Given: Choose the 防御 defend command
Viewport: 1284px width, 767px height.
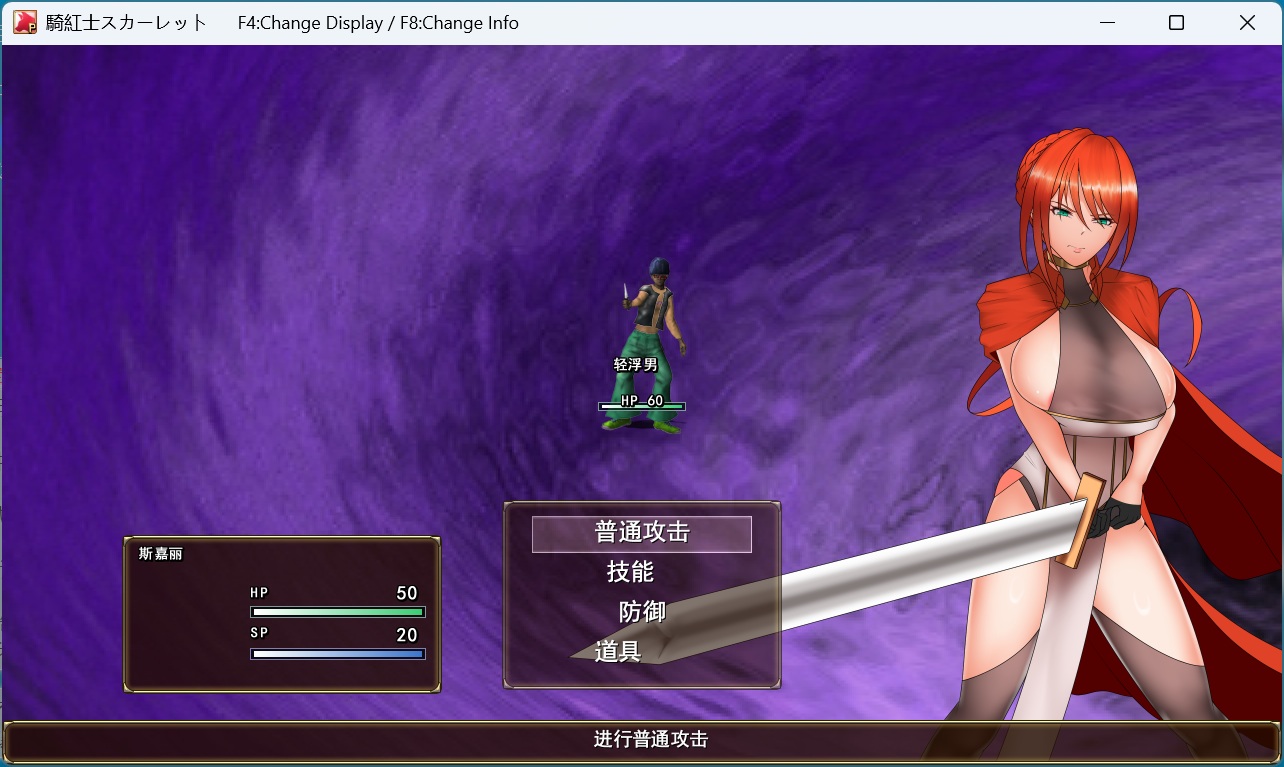Looking at the screenshot, I should (x=642, y=612).
